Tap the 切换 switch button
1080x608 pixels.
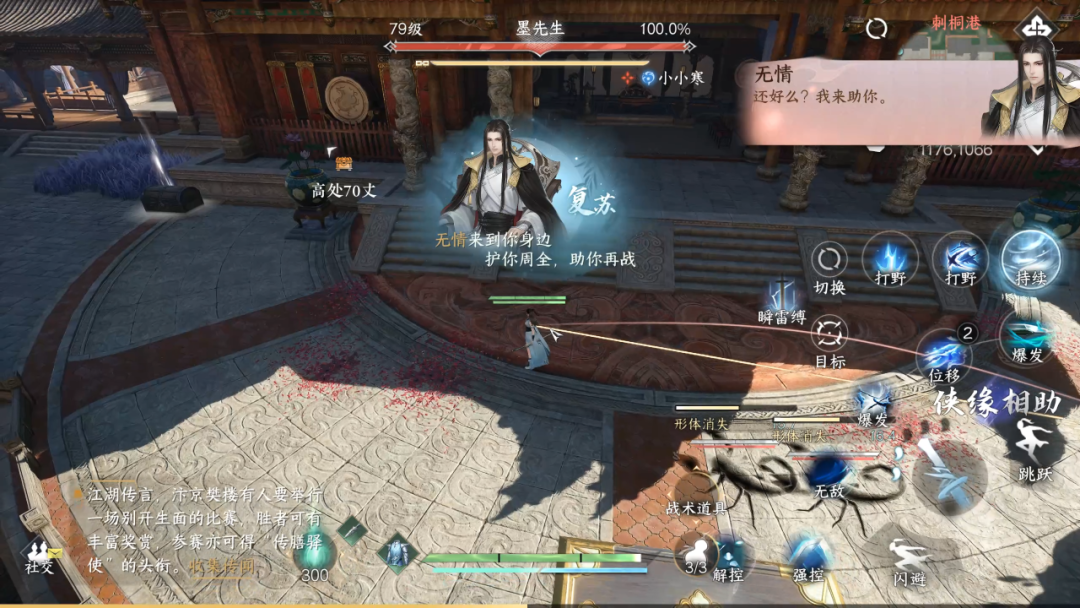click(x=829, y=262)
